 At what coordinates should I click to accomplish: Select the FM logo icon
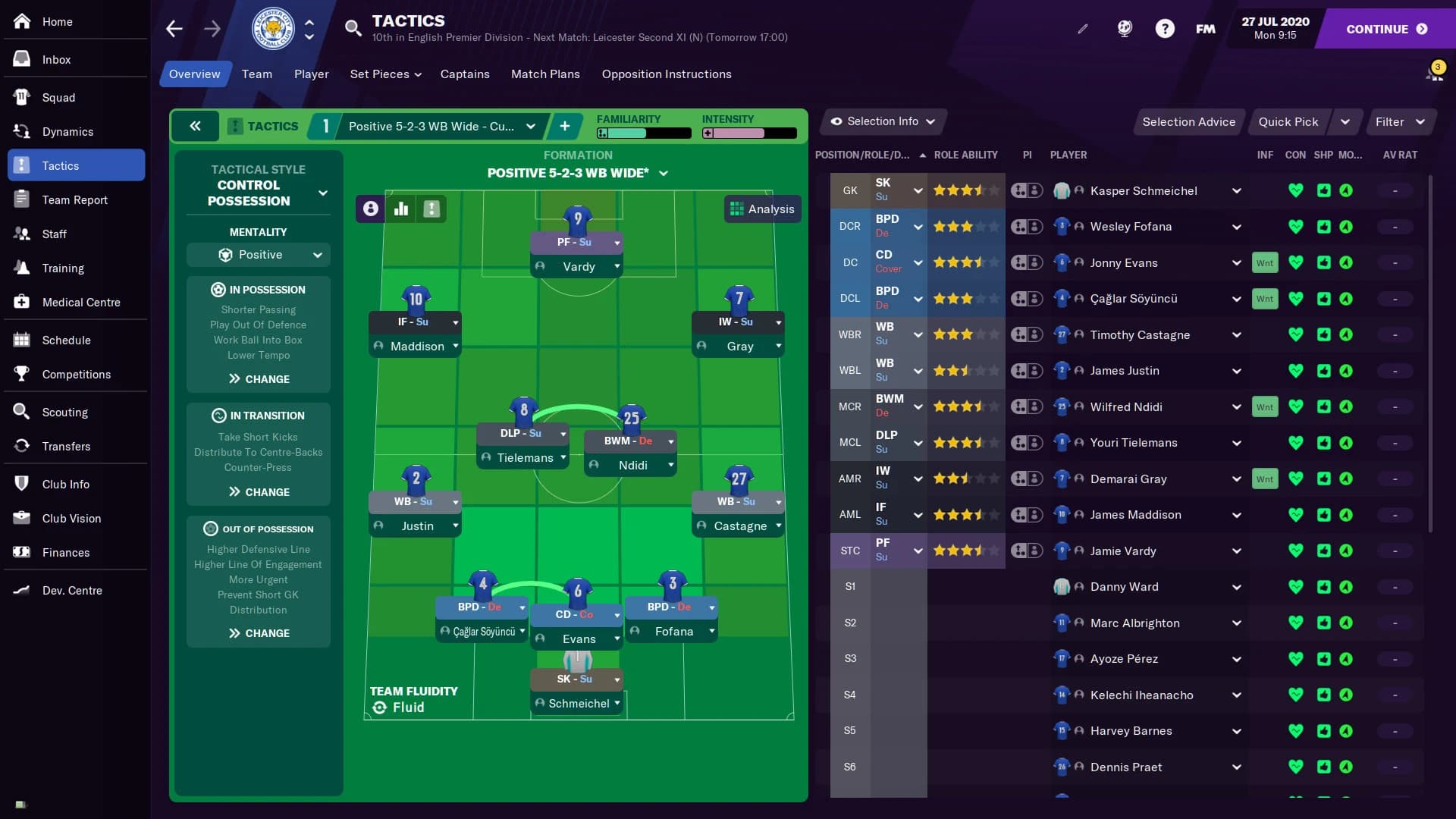pyautogui.click(x=1204, y=28)
